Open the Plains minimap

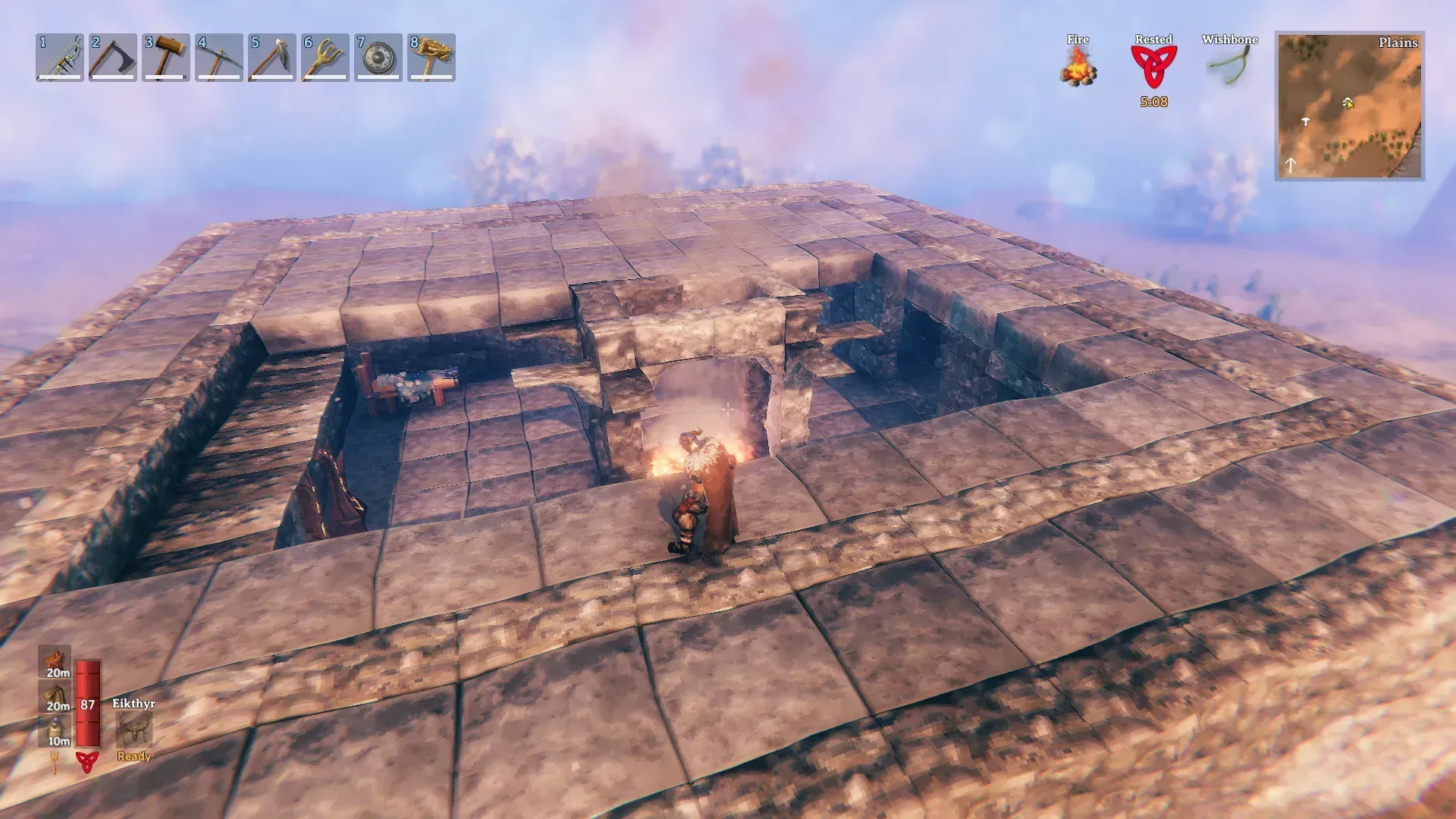1349,106
